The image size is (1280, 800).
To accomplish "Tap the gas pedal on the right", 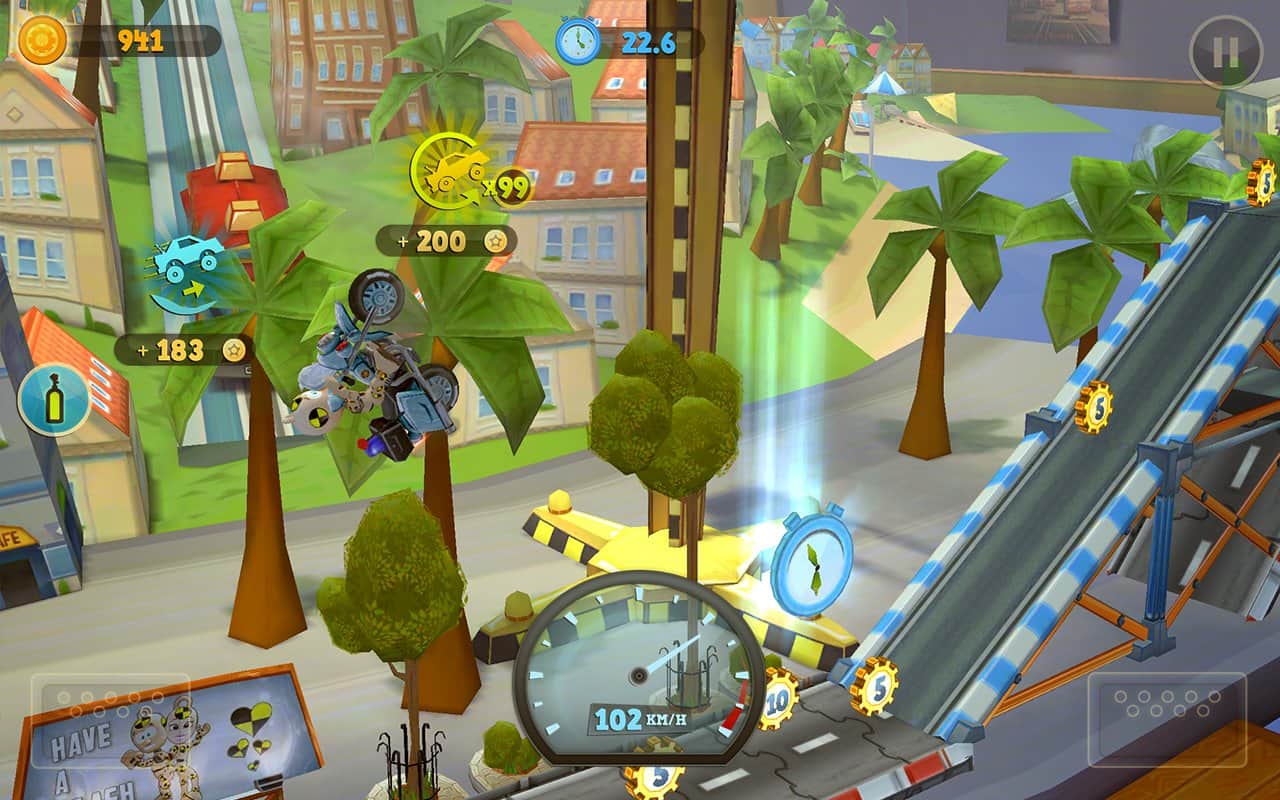I will pyautogui.click(x=1167, y=706).
